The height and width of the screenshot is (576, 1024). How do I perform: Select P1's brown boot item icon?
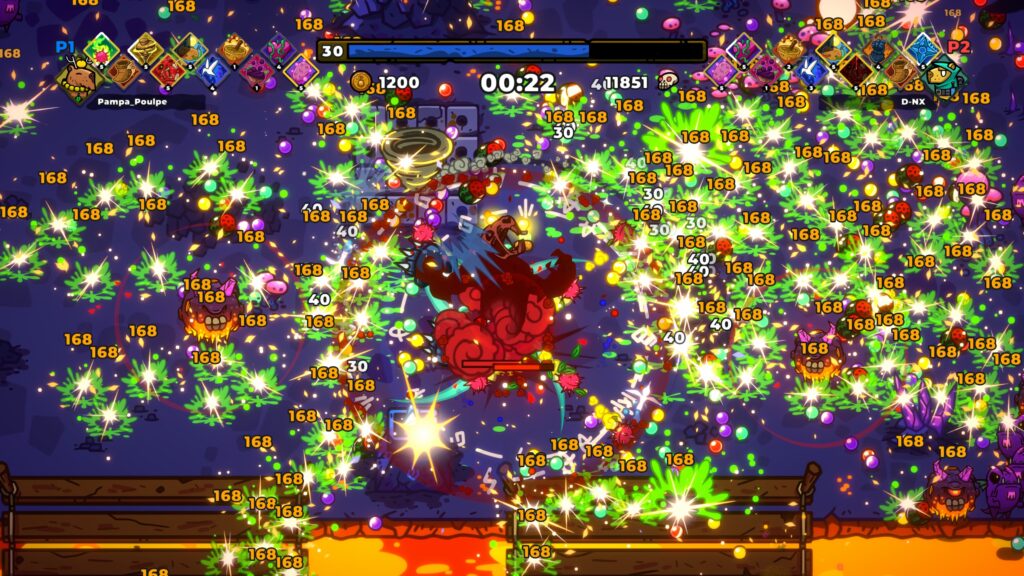123,70
